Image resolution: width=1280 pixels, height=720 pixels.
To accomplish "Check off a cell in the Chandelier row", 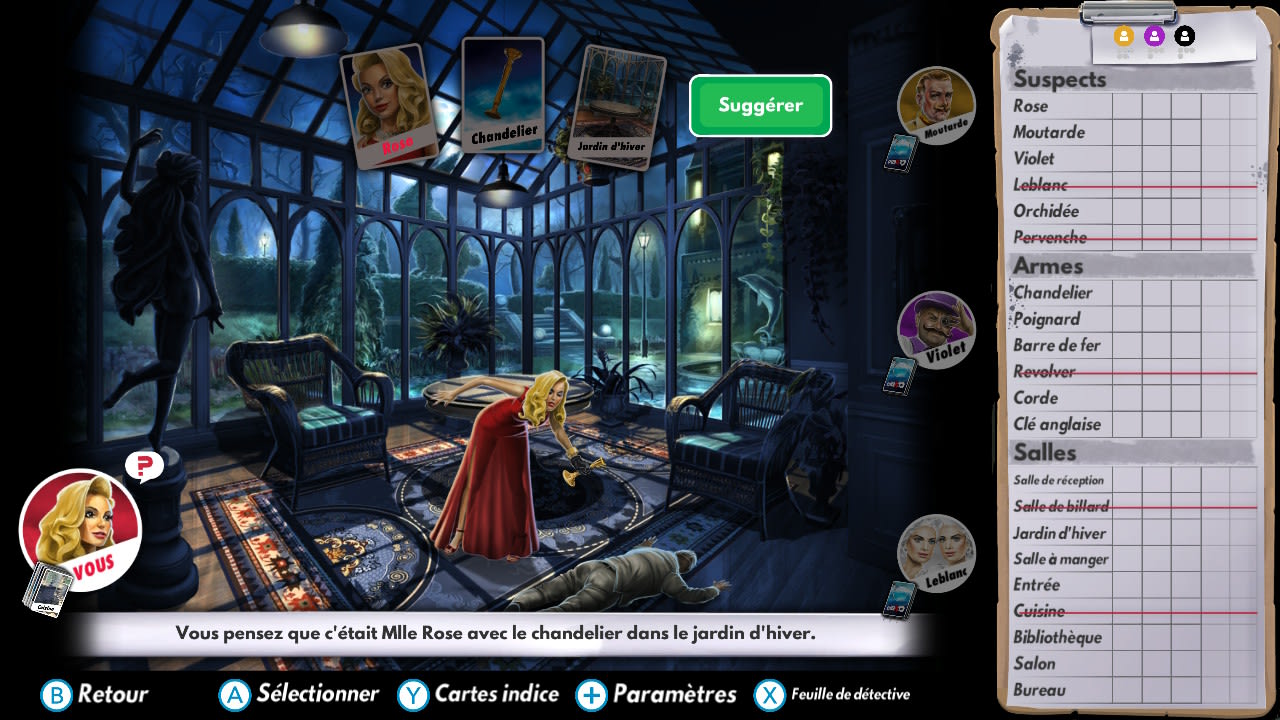I will tap(1129, 292).
